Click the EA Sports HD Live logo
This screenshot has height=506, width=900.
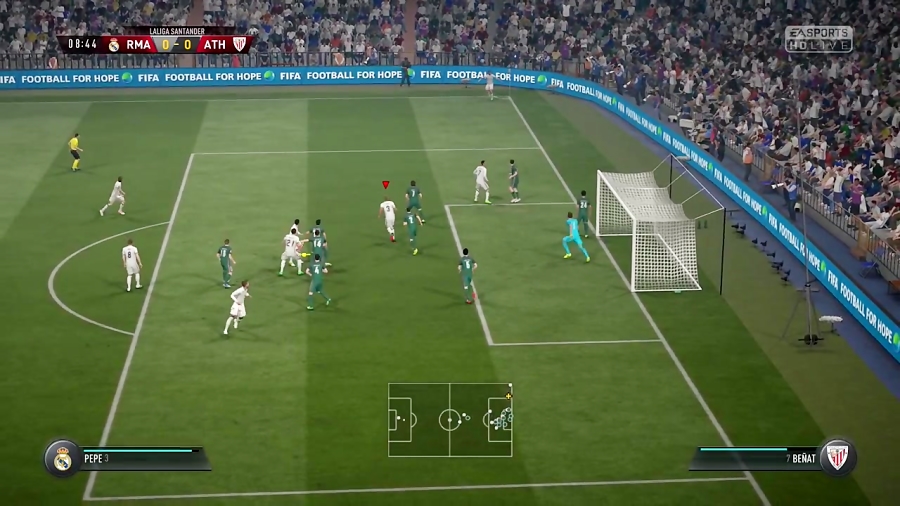pyautogui.click(x=818, y=39)
